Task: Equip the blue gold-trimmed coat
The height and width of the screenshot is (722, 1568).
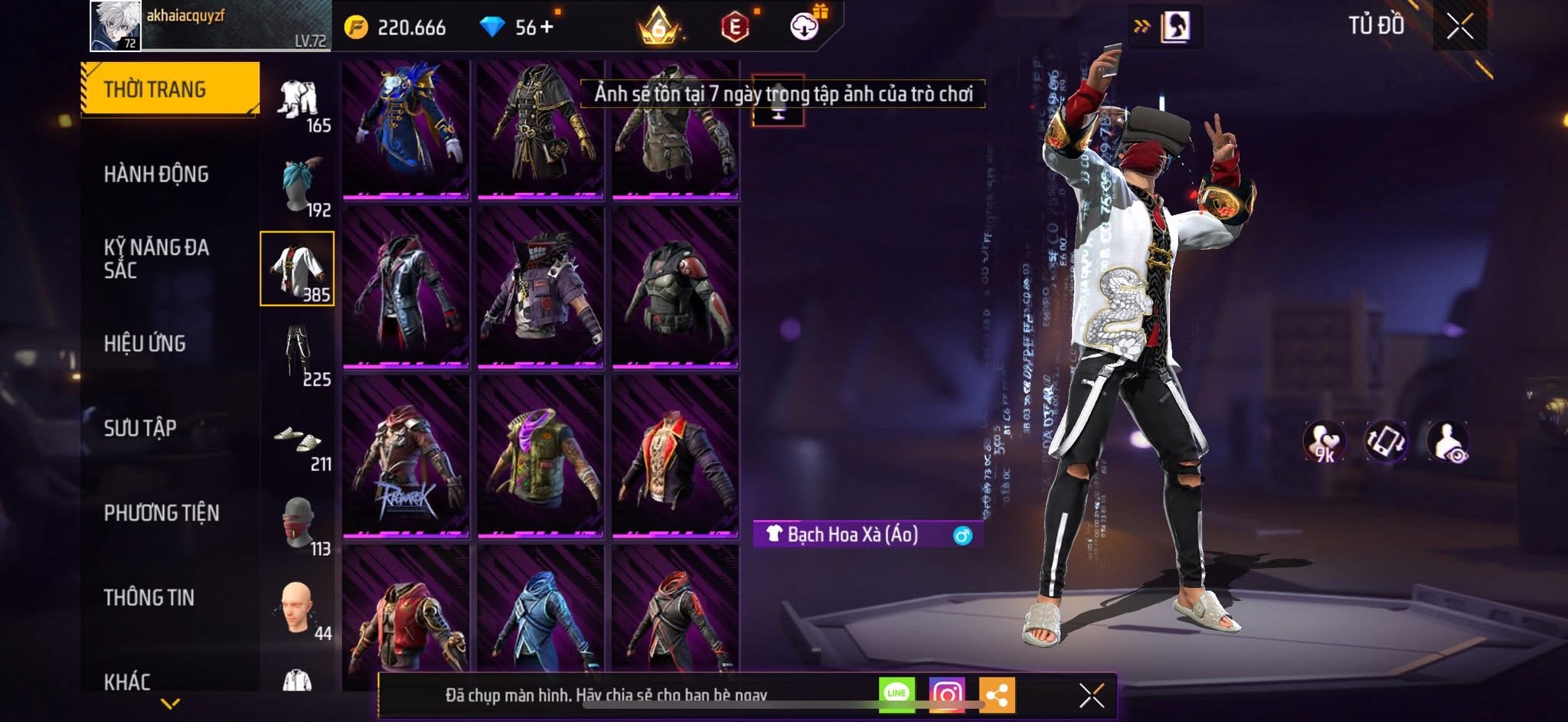Action: 406,129
